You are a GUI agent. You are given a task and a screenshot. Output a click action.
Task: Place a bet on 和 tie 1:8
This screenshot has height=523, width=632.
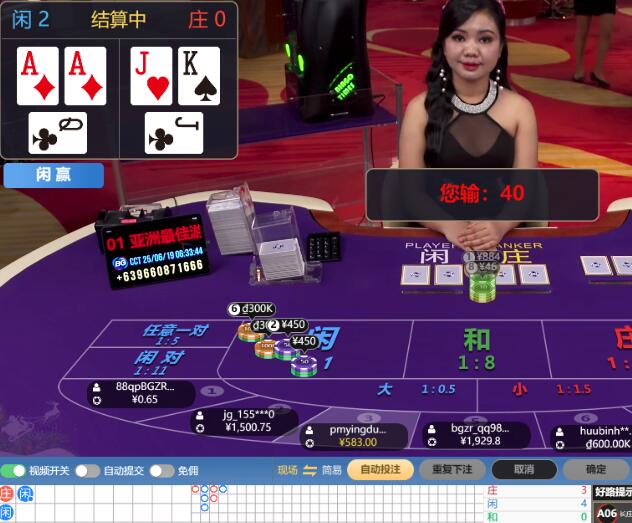coord(477,349)
